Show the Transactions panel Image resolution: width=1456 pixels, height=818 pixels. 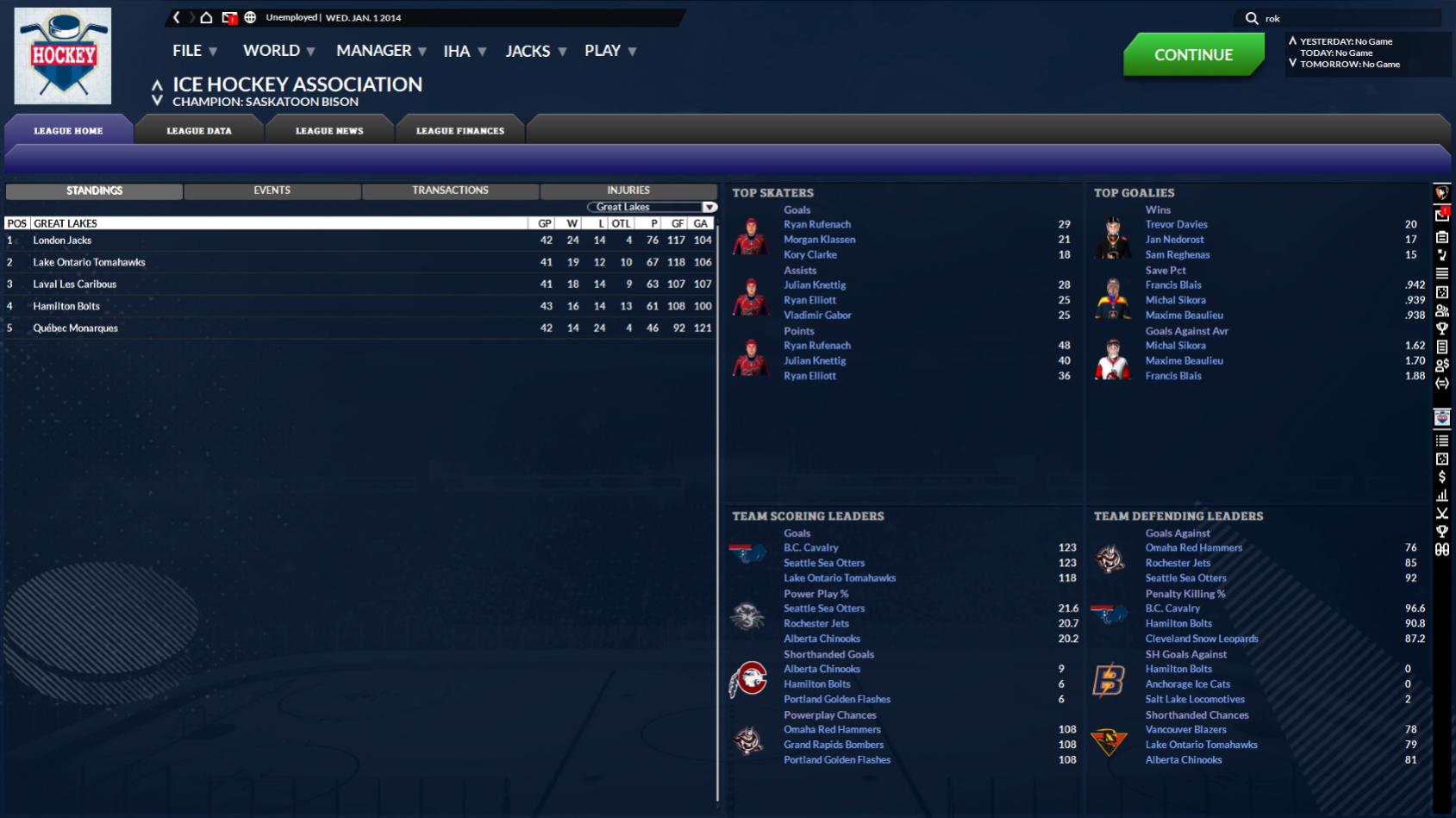point(450,190)
